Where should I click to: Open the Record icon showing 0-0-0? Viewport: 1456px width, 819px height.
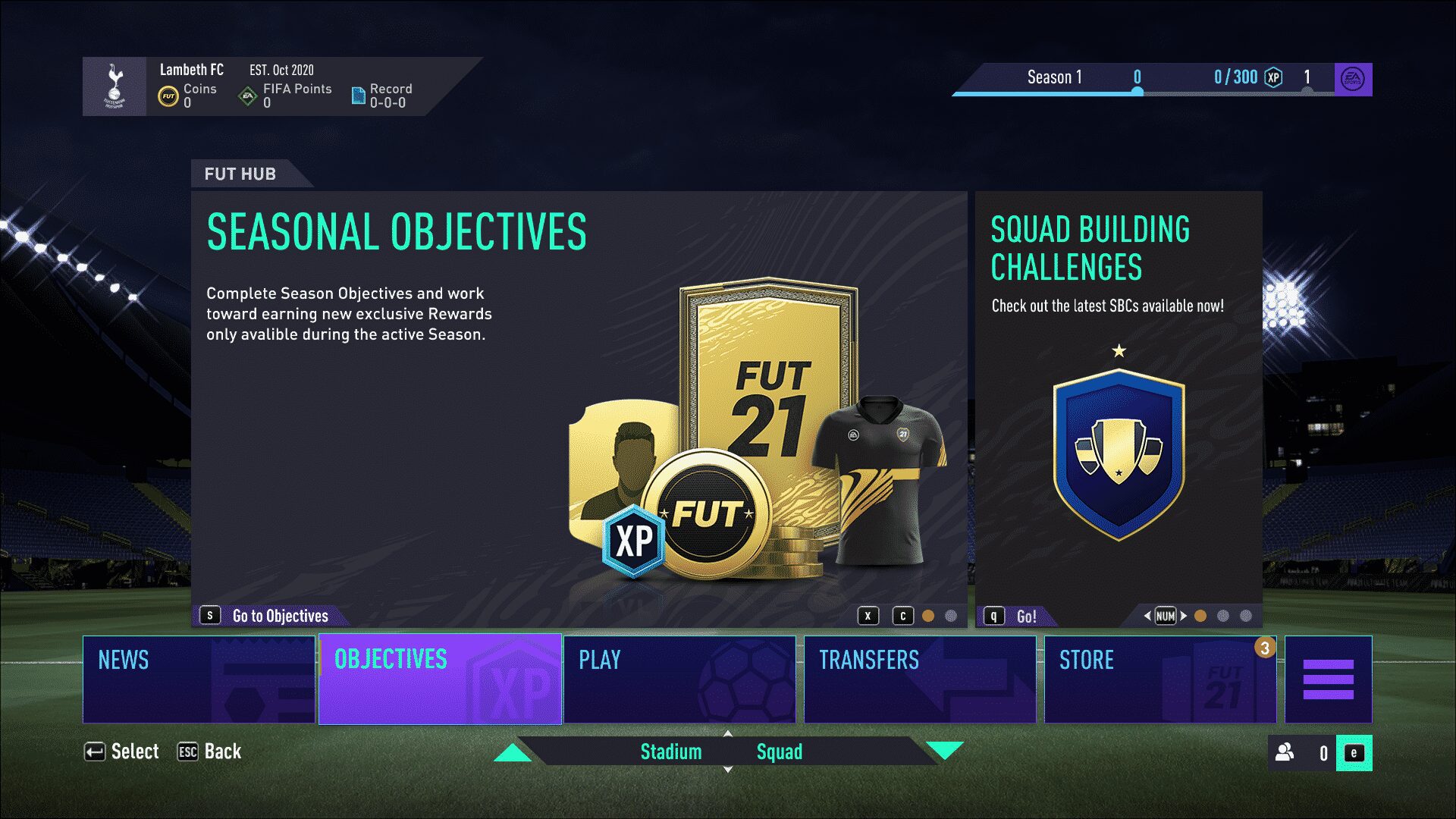pos(356,94)
